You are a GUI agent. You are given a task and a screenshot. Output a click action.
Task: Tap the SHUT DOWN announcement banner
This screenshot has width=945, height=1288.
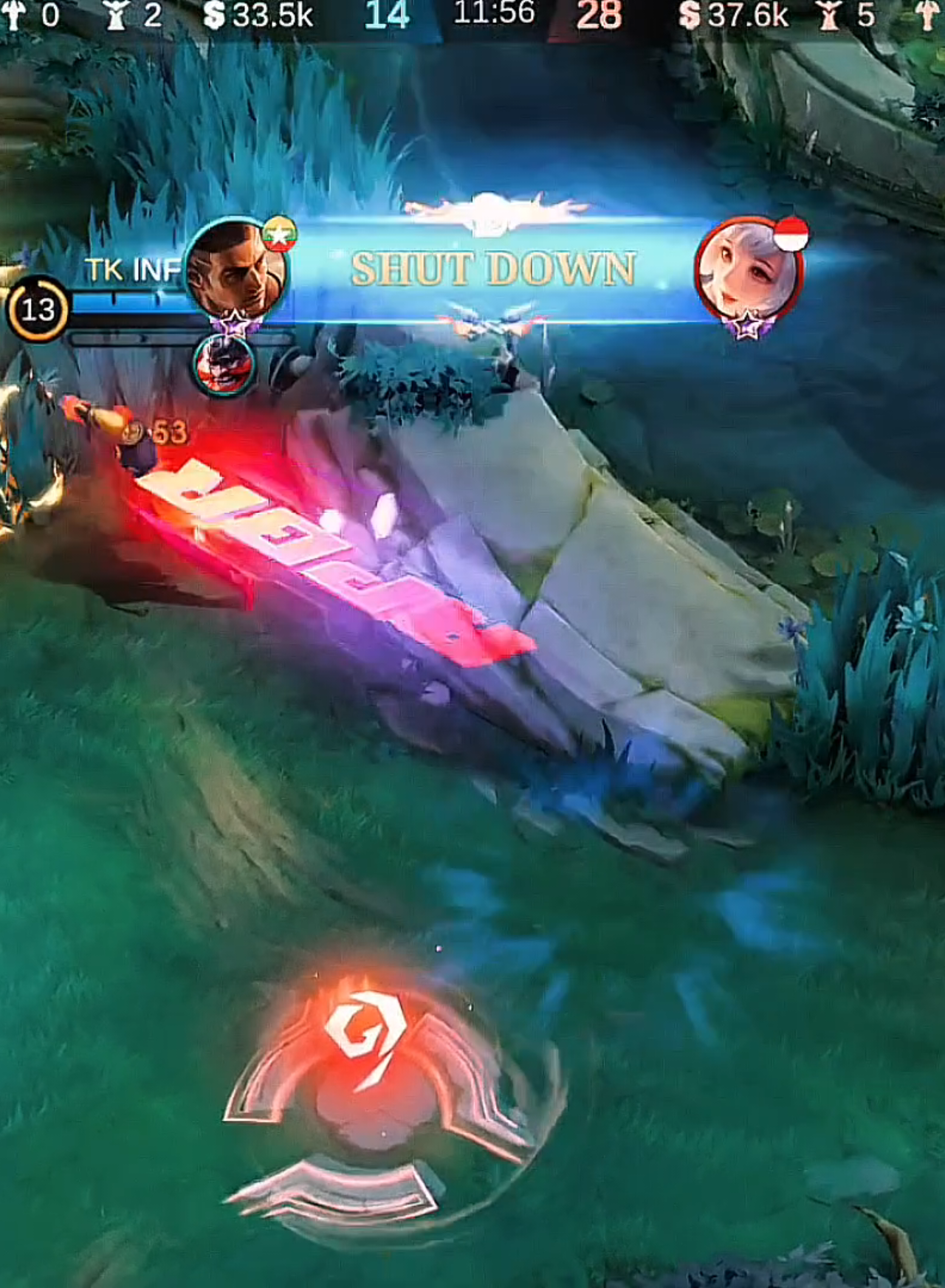click(x=493, y=269)
